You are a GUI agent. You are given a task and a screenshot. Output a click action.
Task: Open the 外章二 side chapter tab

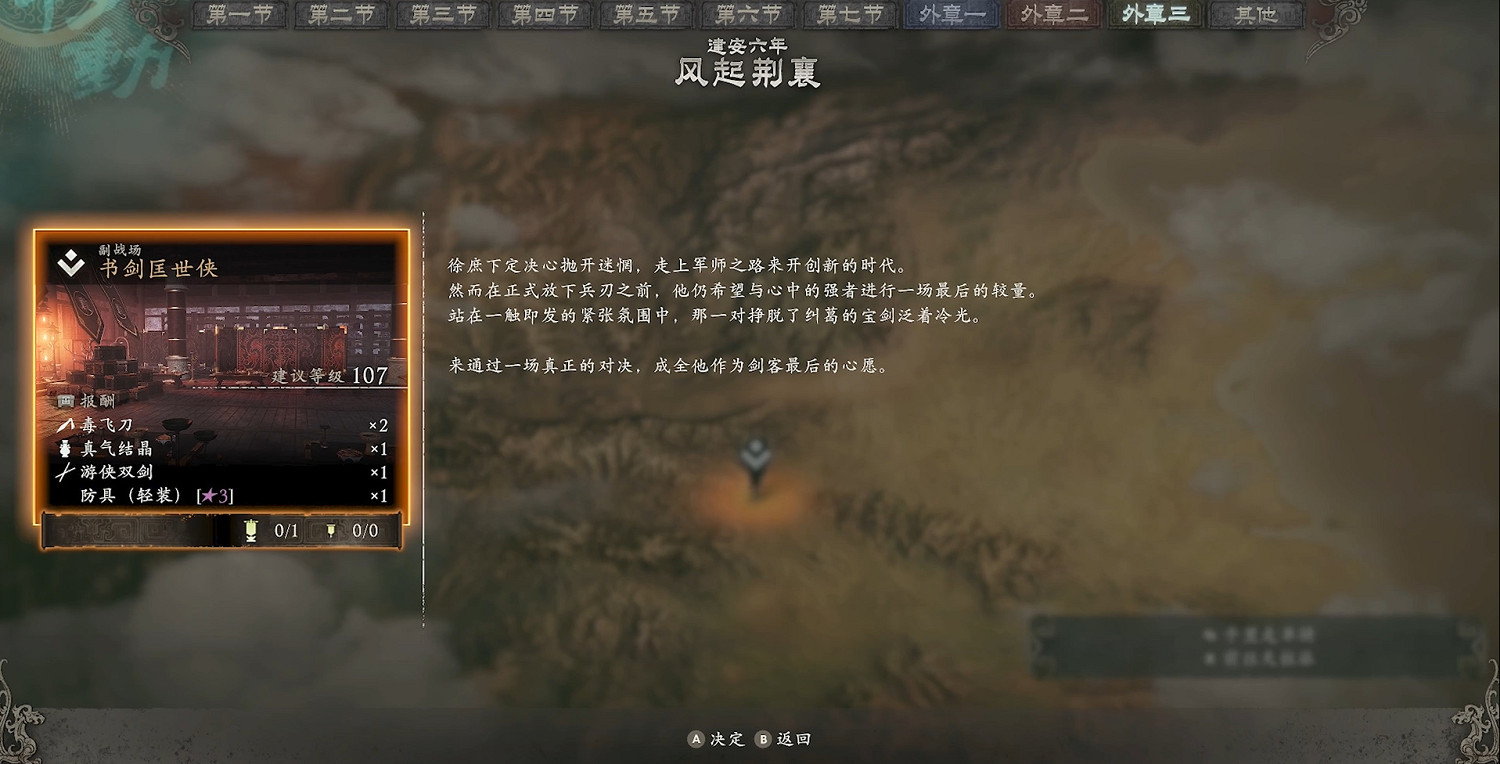pyautogui.click(x=1052, y=15)
